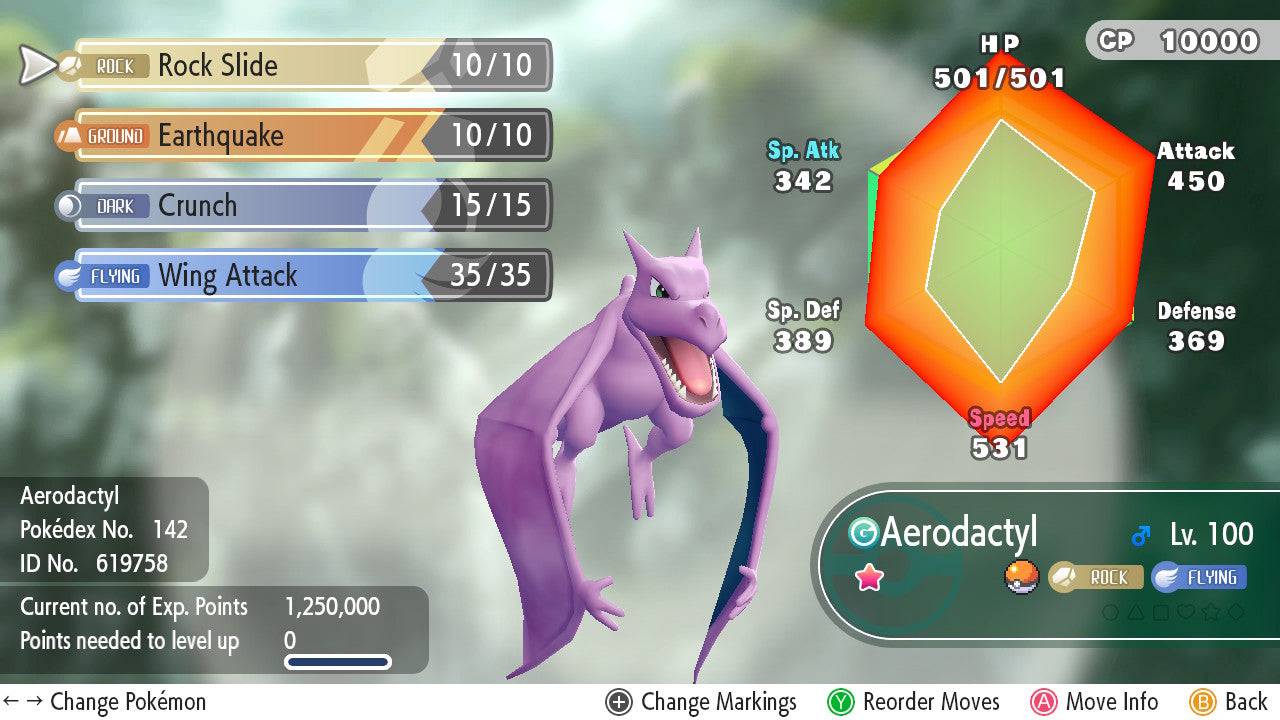
Task: Open Move Info with the A button
Action: tap(1045, 701)
